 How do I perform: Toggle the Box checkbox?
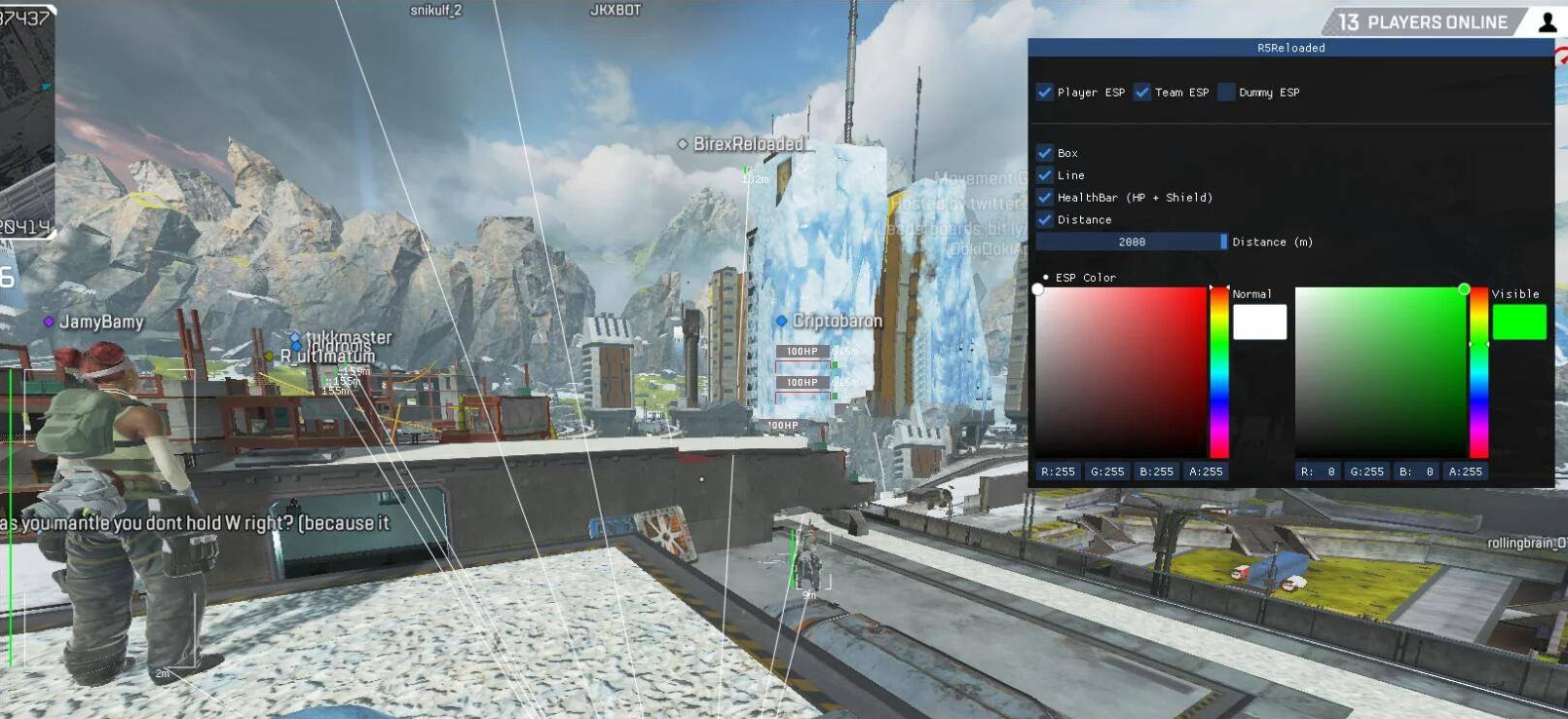click(x=1045, y=153)
